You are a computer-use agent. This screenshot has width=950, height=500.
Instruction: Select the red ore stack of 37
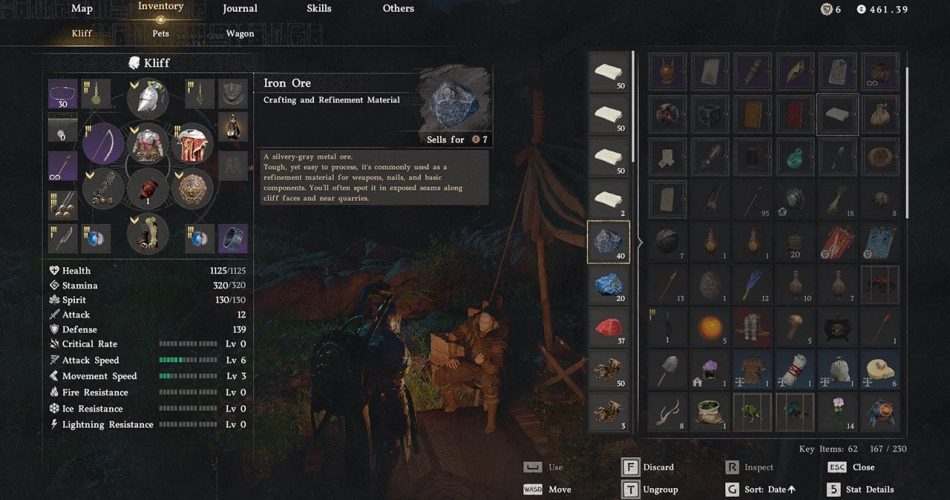pyautogui.click(x=609, y=327)
